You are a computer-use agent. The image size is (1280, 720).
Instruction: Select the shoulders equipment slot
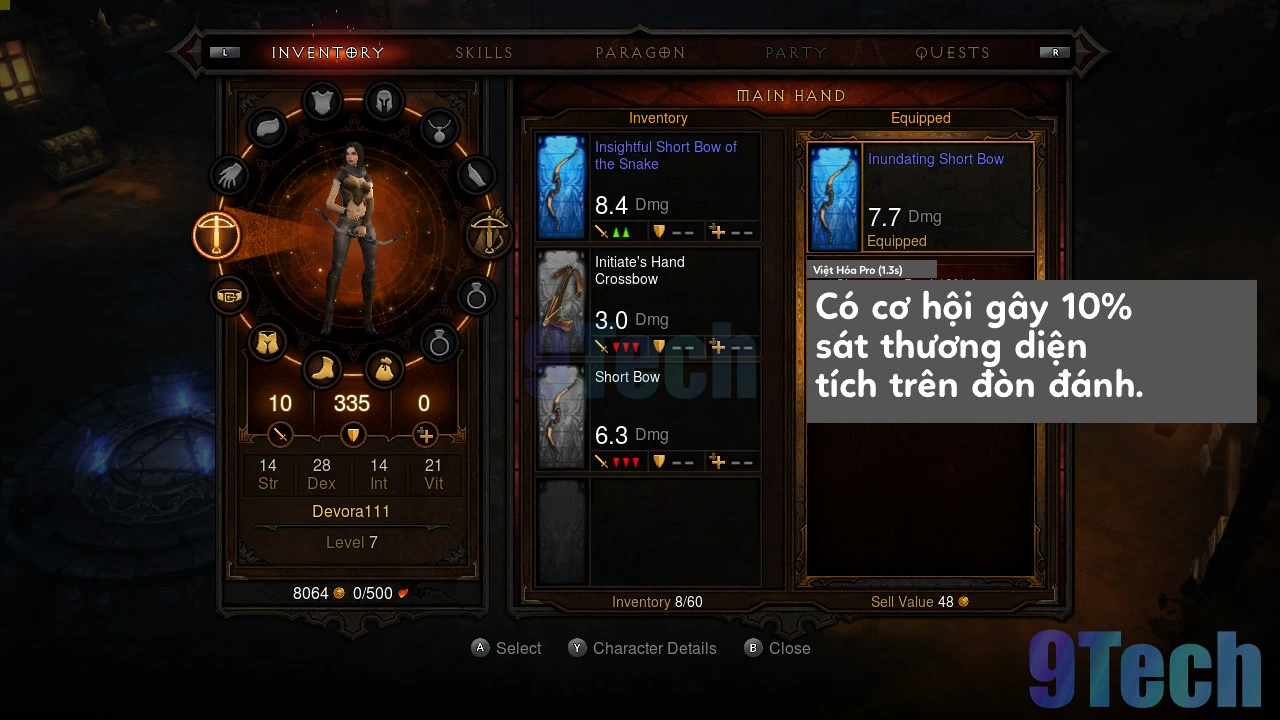267,128
